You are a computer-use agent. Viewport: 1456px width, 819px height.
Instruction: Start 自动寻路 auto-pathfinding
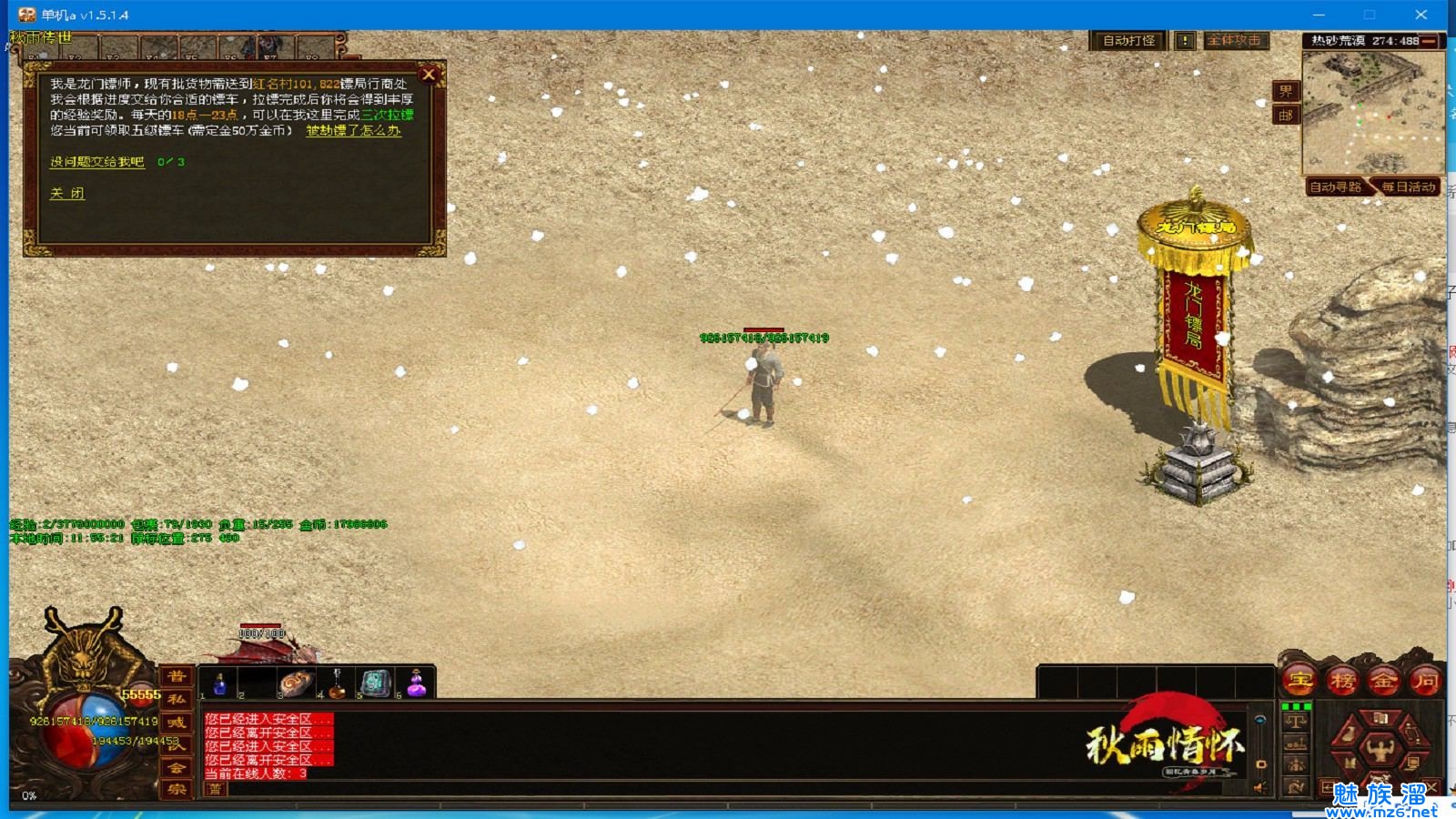pos(1335,187)
